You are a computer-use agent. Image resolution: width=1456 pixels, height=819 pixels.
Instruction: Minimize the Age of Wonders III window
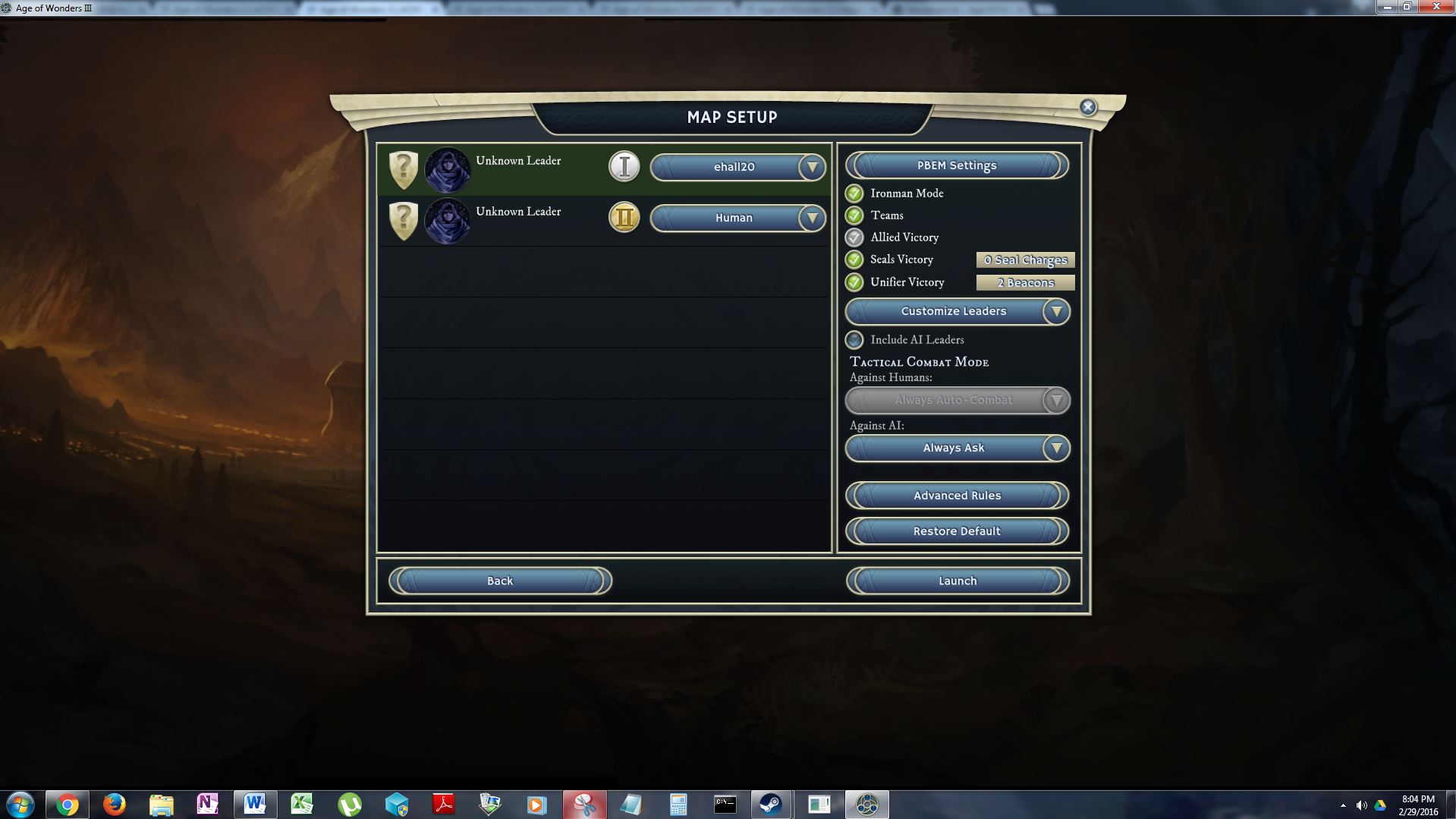click(x=1387, y=7)
